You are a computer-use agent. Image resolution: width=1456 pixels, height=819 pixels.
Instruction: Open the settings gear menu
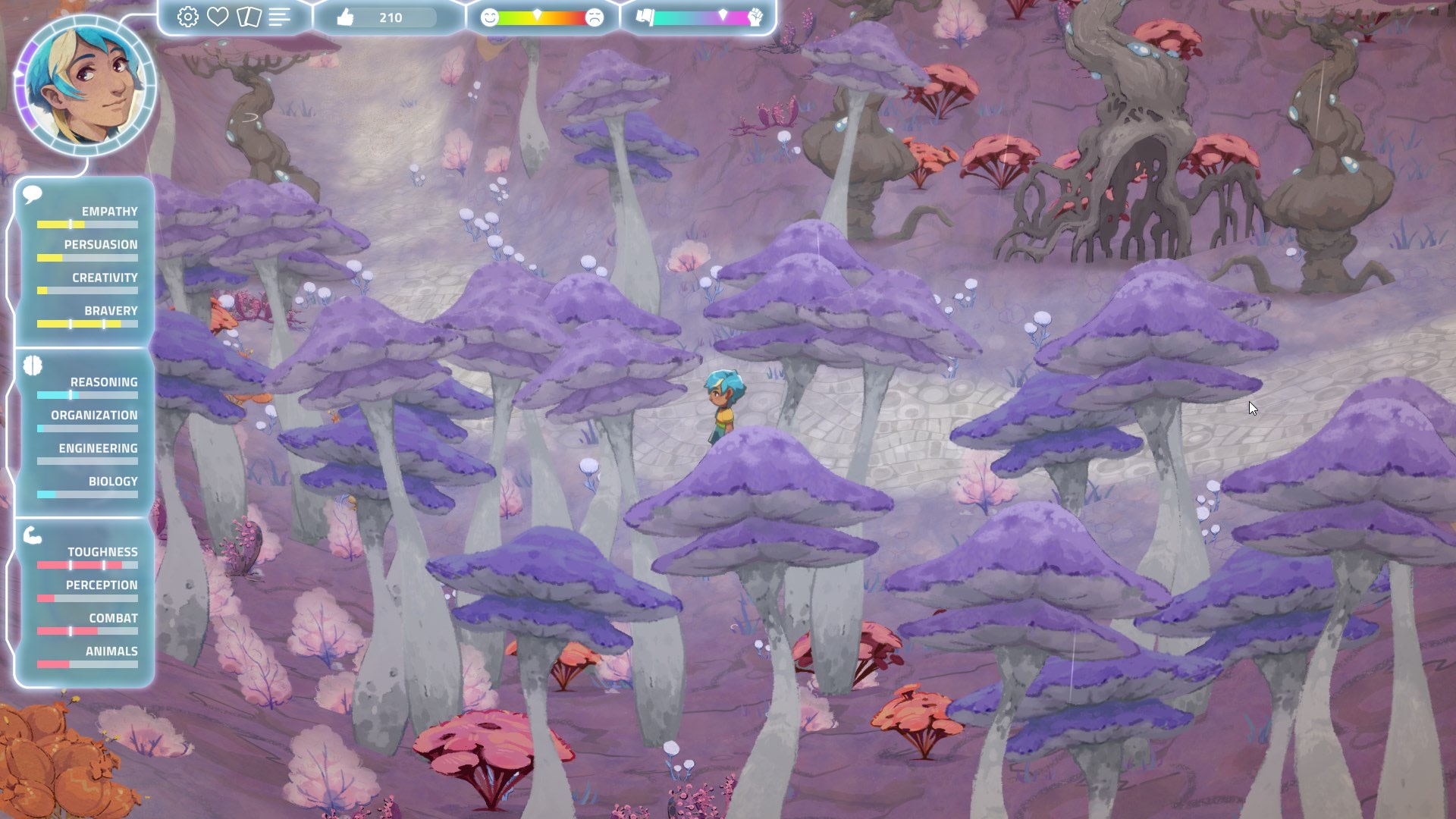(187, 17)
